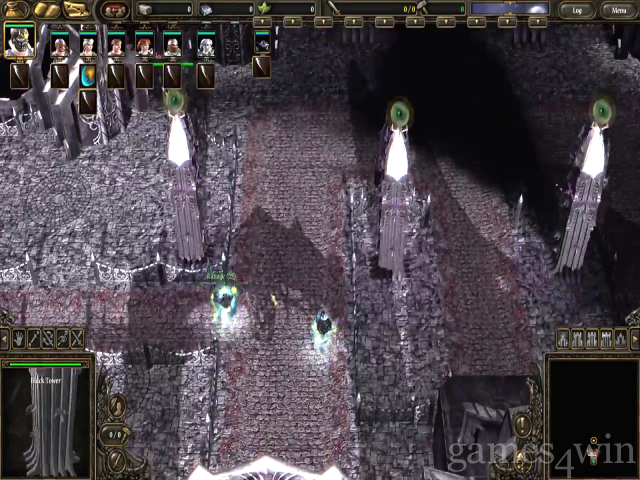Select the masked avatar hero portrait

click(x=19, y=42)
